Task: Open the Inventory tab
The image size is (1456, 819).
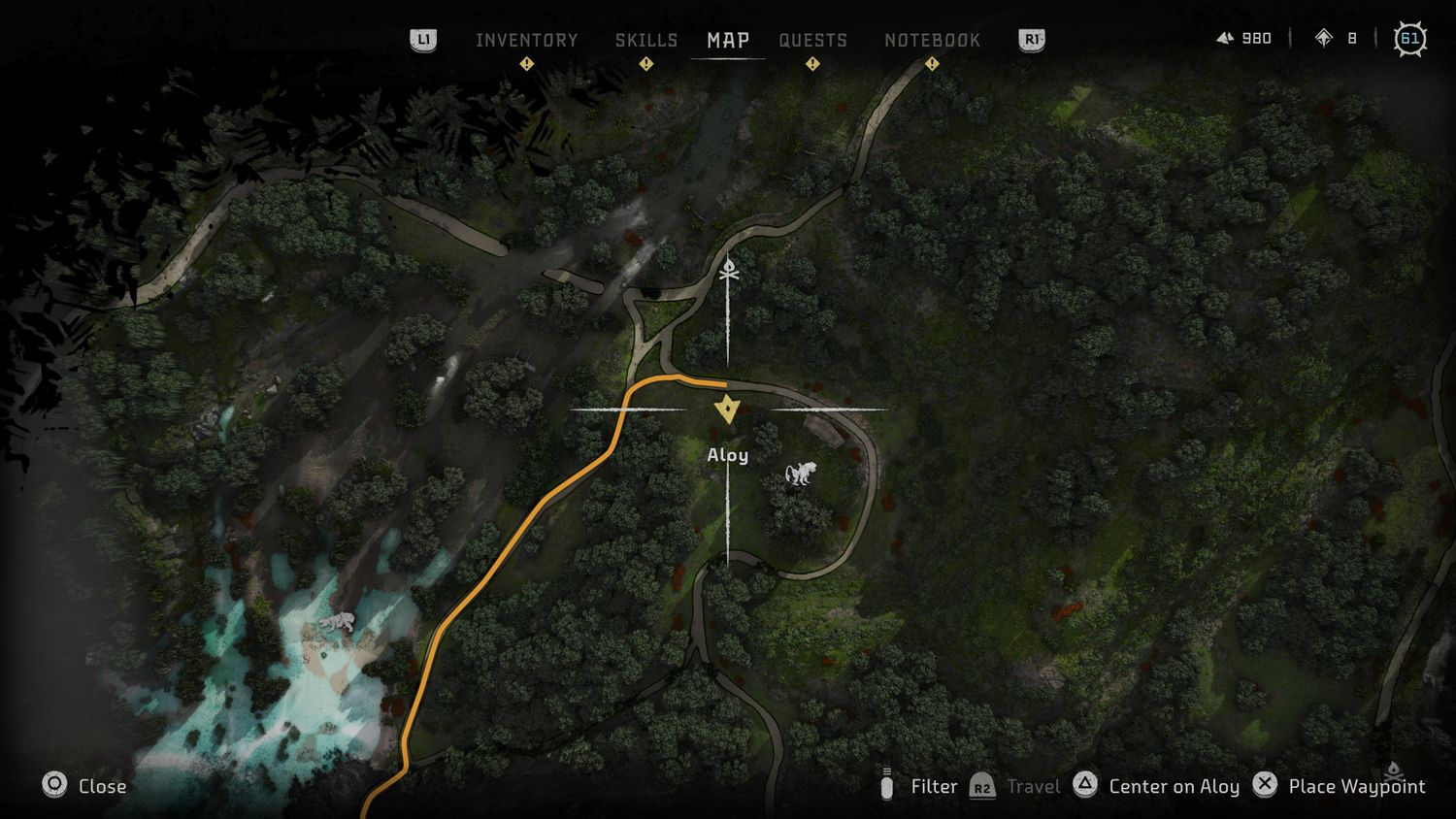Action: click(x=526, y=40)
